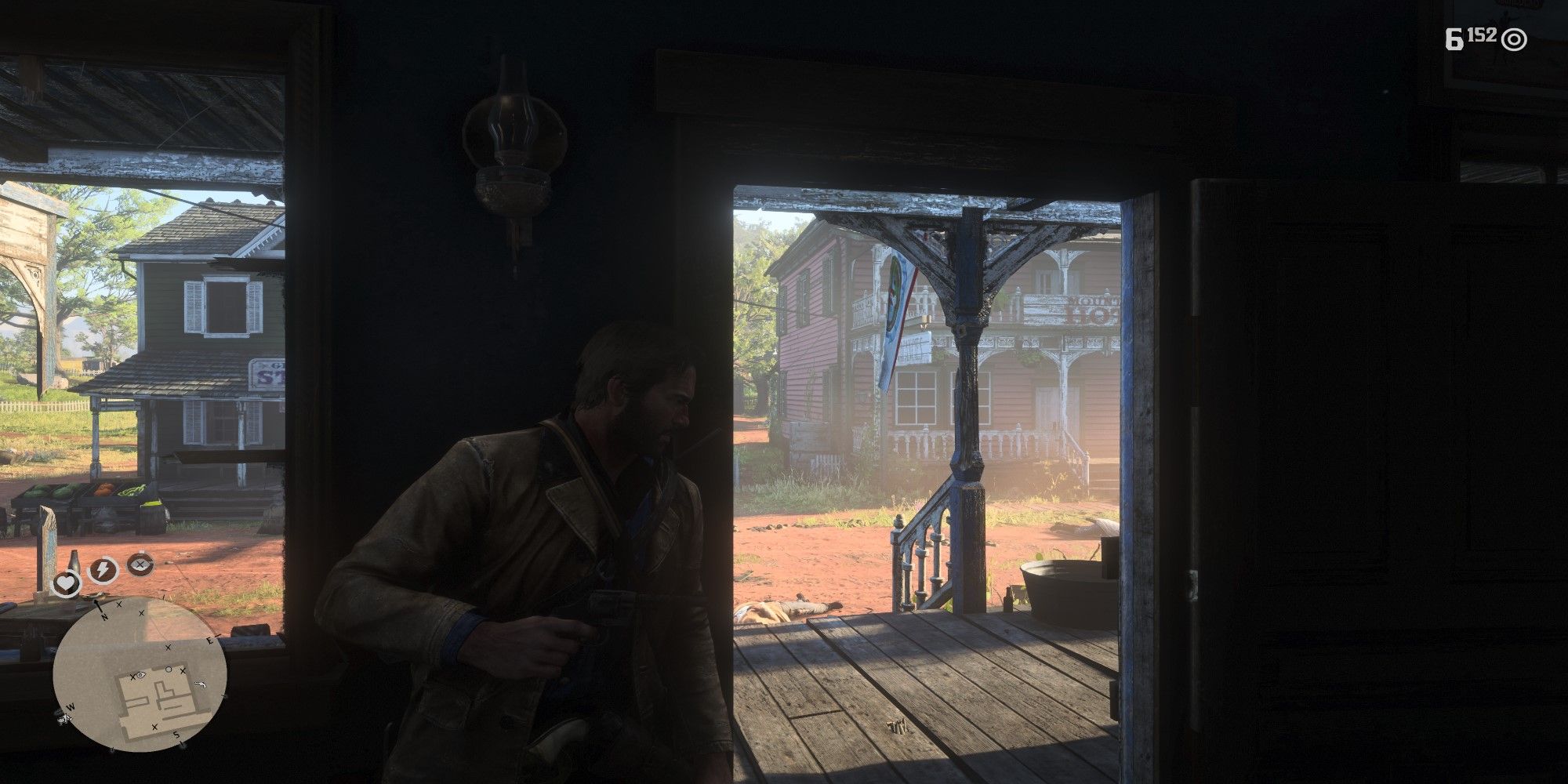The width and height of the screenshot is (1568, 784).
Task: Click the small circle marker inside the minimap
Action: (x=169, y=669)
